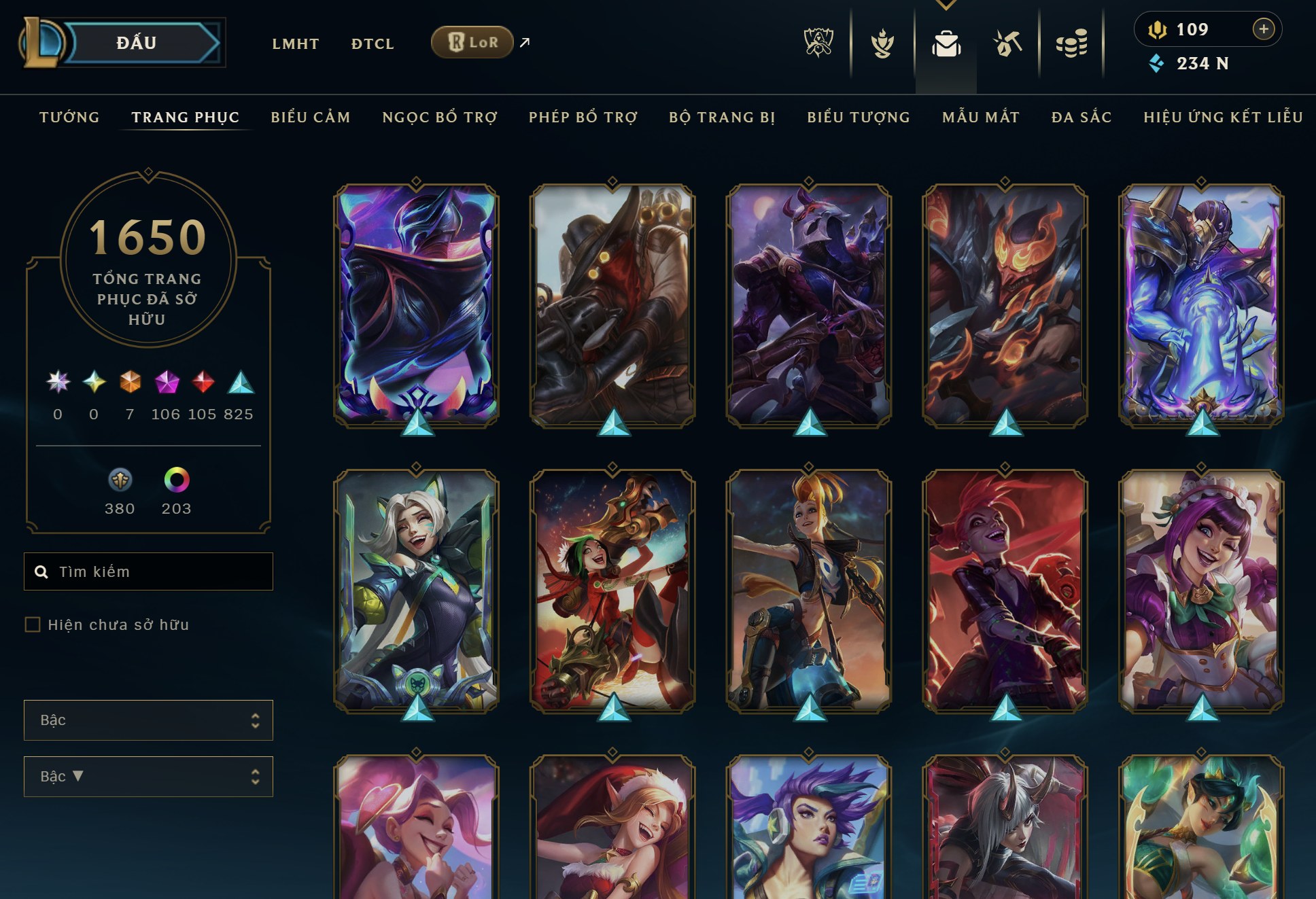
Task: Select the ward skin filter icon
Action: (120, 480)
